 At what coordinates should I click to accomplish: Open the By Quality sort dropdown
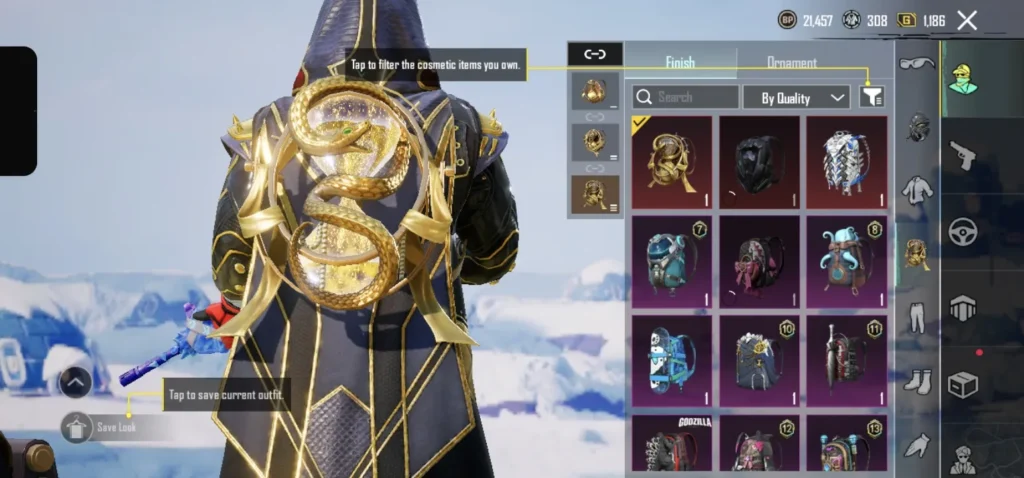[x=796, y=97]
